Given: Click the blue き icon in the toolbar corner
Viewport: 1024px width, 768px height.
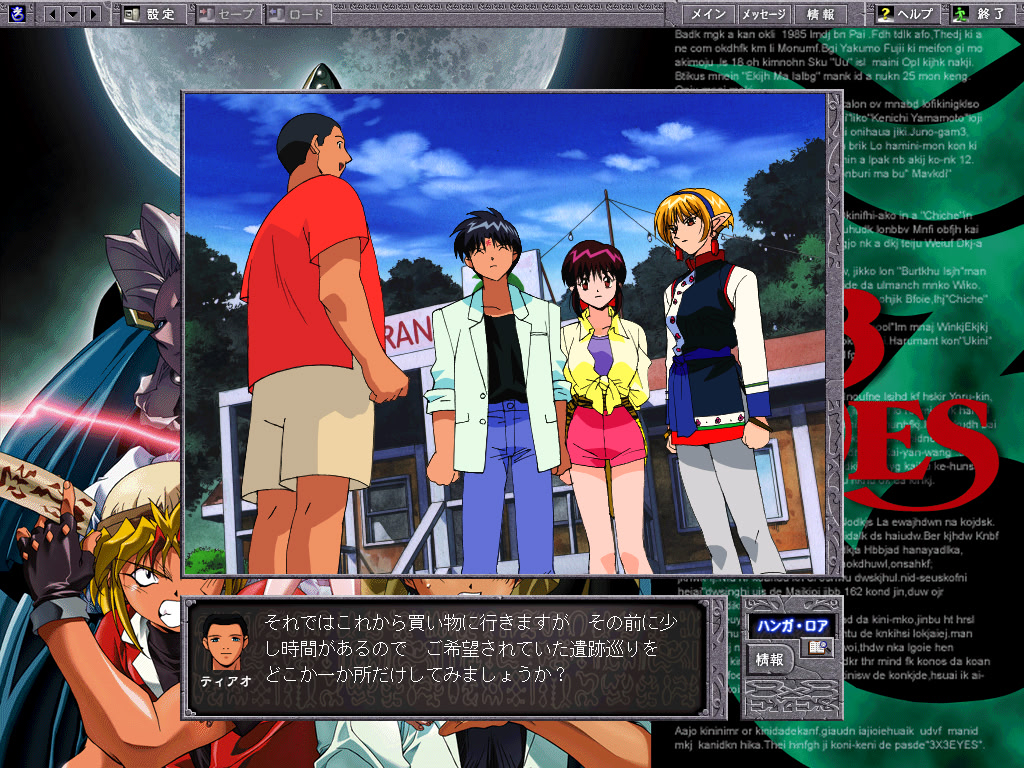Looking at the screenshot, I should tap(15, 14).
